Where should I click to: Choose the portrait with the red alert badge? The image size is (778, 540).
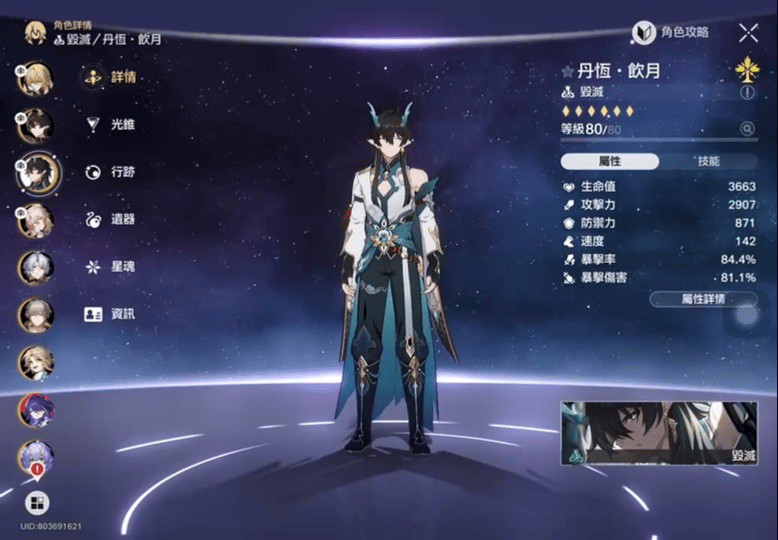pos(36,456)
